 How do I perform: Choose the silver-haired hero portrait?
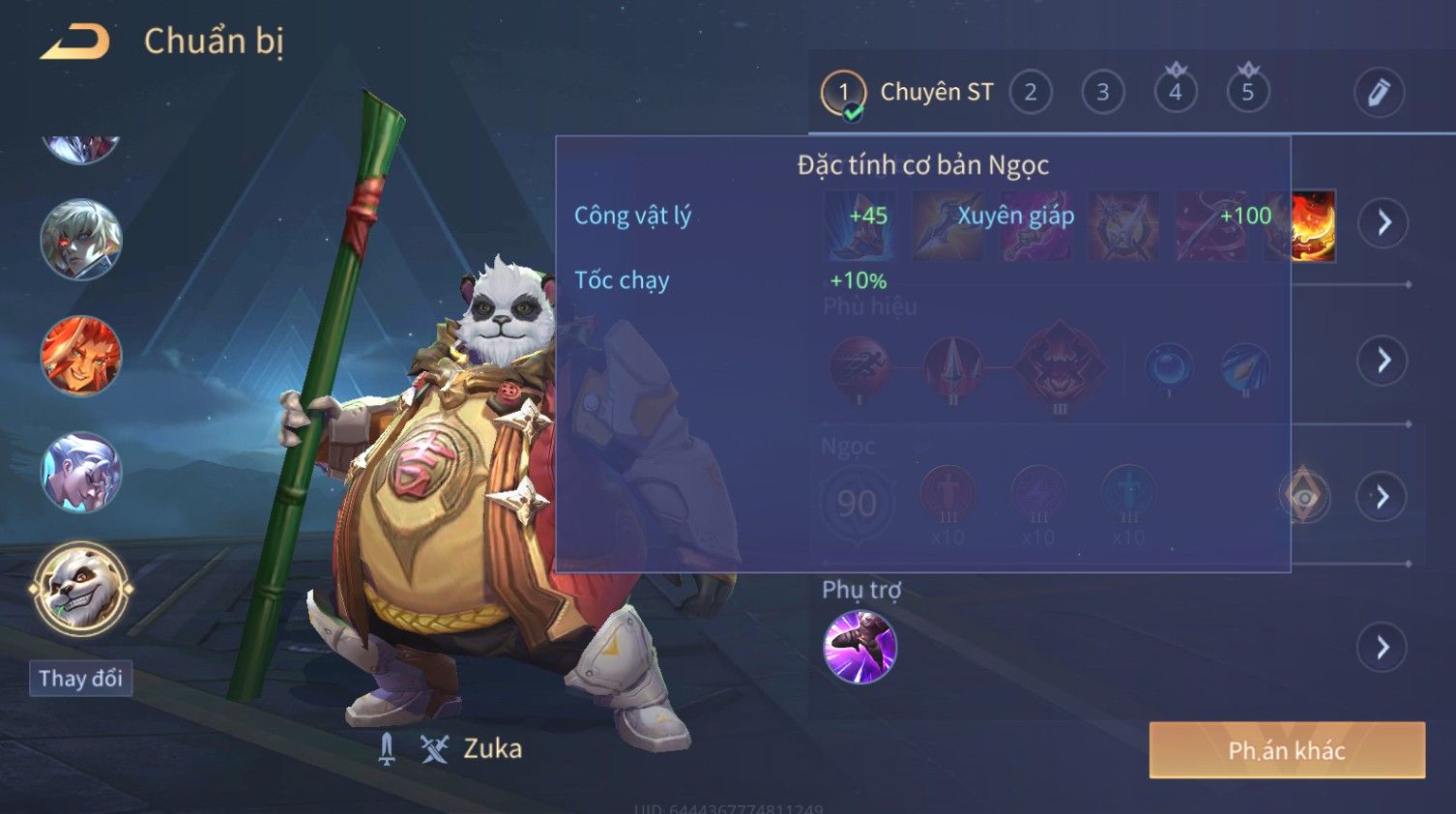pyautogui.click(x=81, y=472)
